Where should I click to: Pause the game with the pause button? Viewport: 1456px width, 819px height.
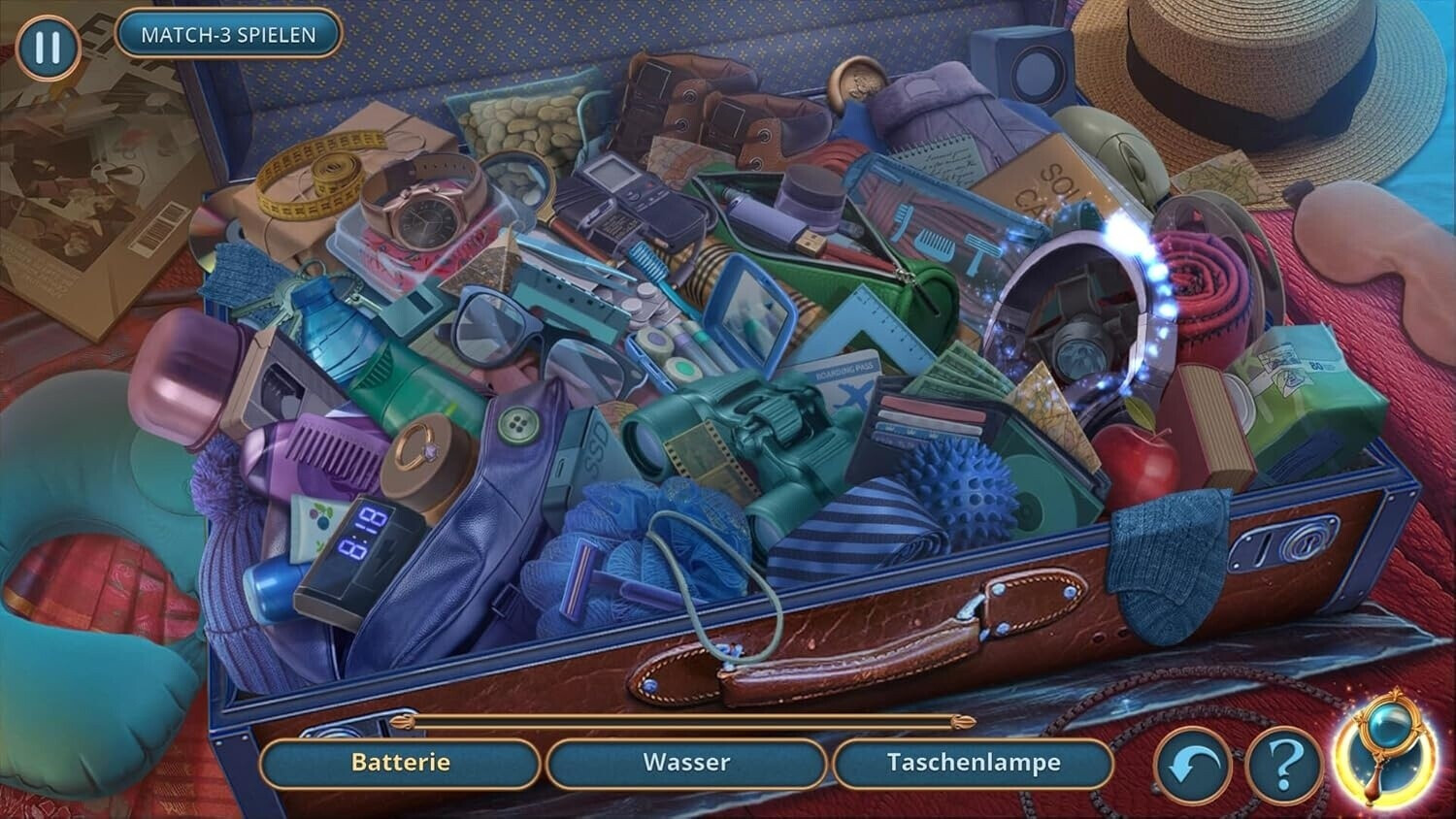pos(47,48)
